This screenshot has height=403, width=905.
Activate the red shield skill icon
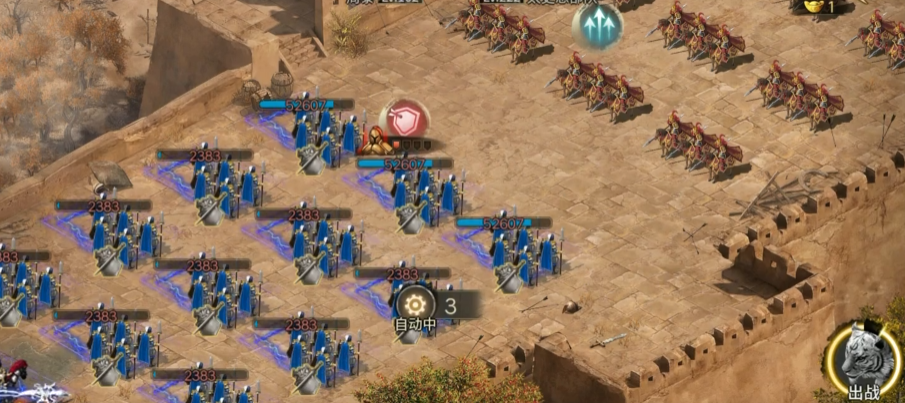(x=408, y=120)
